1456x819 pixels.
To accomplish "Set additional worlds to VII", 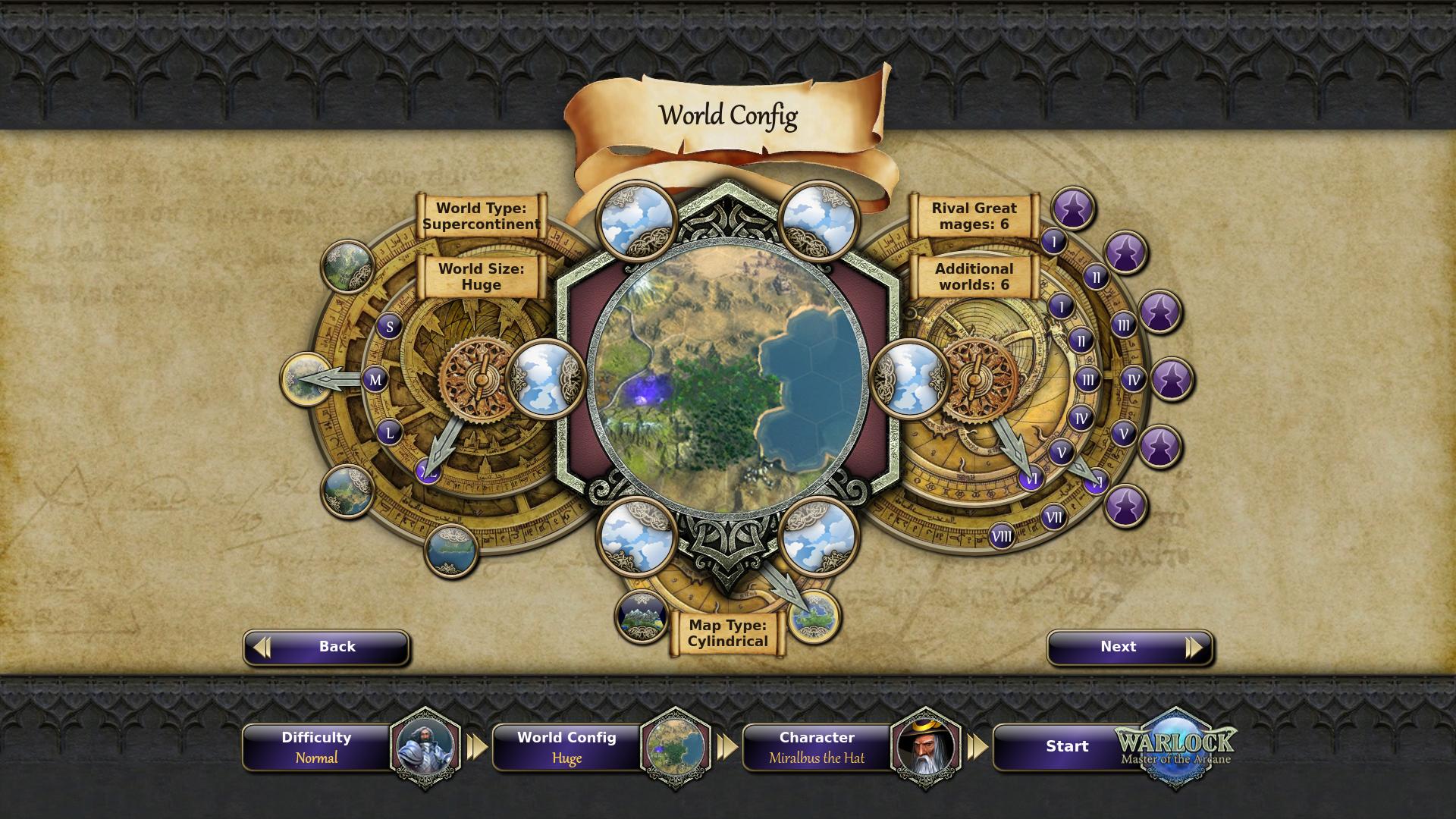I will coord(1053,517).
